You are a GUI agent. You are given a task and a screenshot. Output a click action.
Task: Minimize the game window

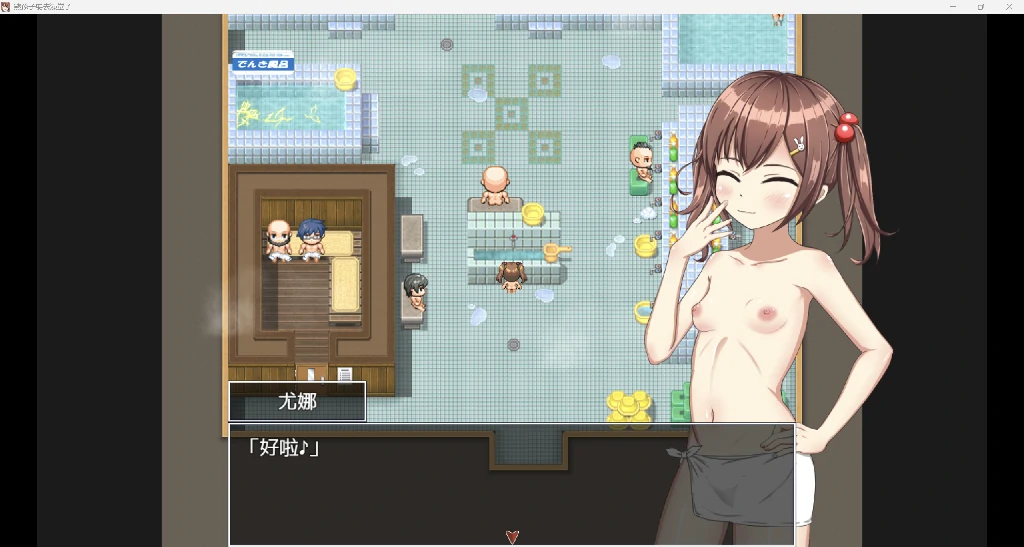[952, 6]
